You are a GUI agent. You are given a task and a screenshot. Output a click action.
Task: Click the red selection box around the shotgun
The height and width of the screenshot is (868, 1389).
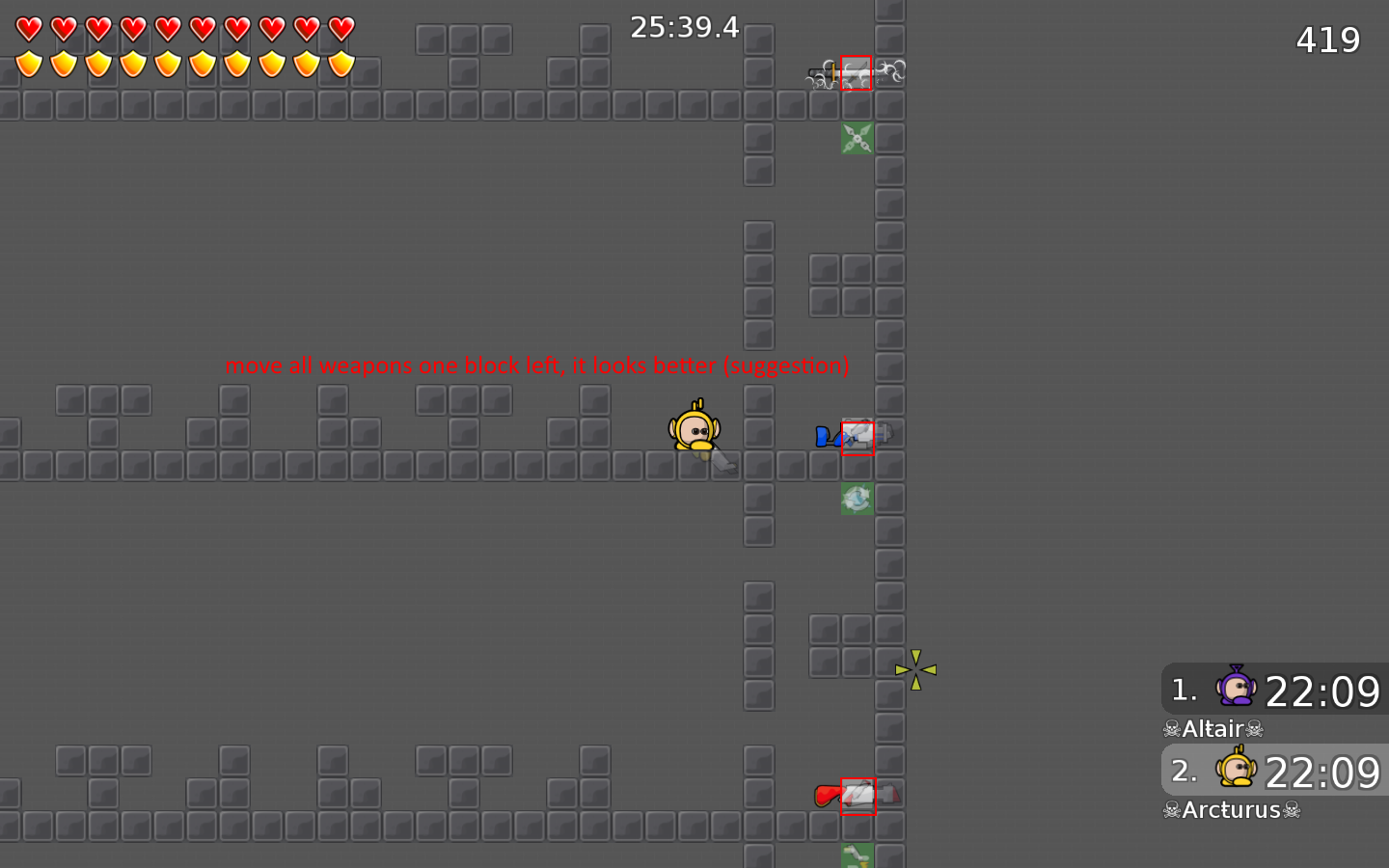858,436
